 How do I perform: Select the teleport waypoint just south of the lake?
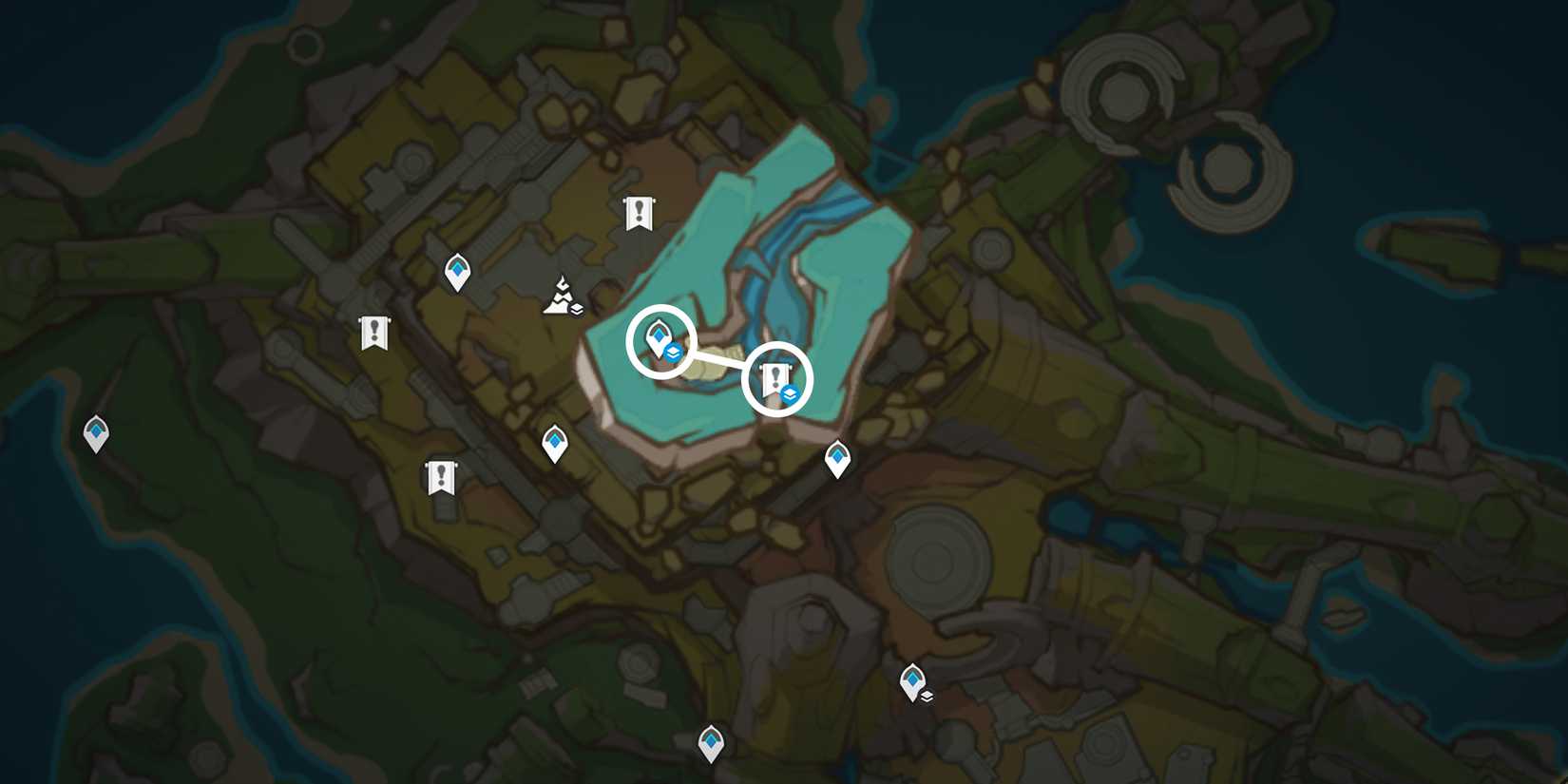click(554, 440)
